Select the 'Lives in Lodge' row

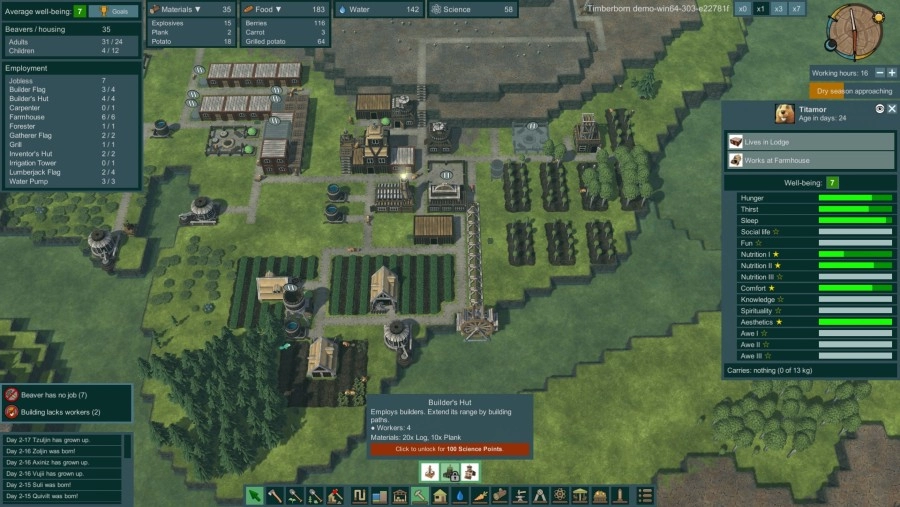pos(810,142)
